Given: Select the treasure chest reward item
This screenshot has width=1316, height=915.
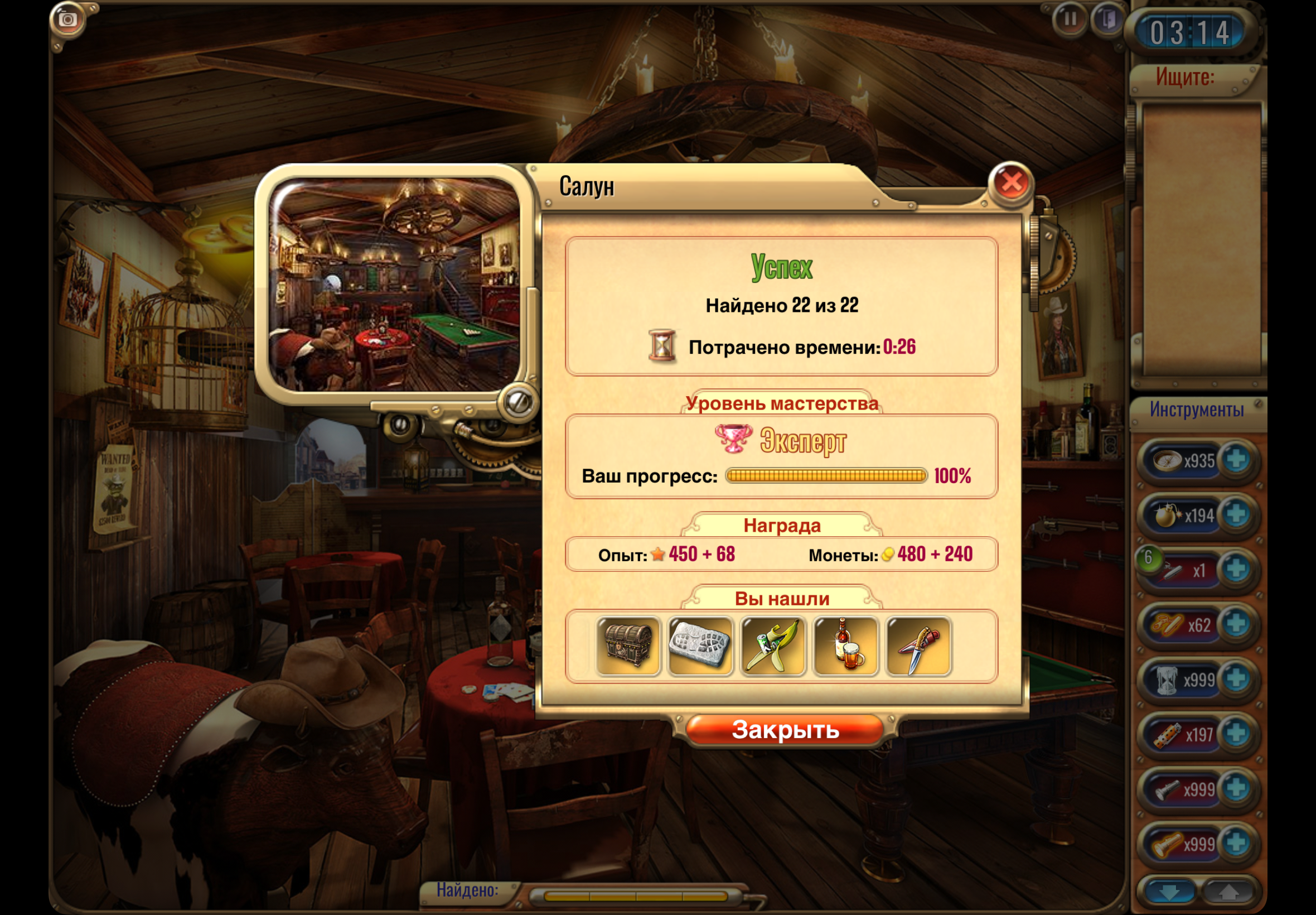Looking at the screenshot, I should [628, 646].
